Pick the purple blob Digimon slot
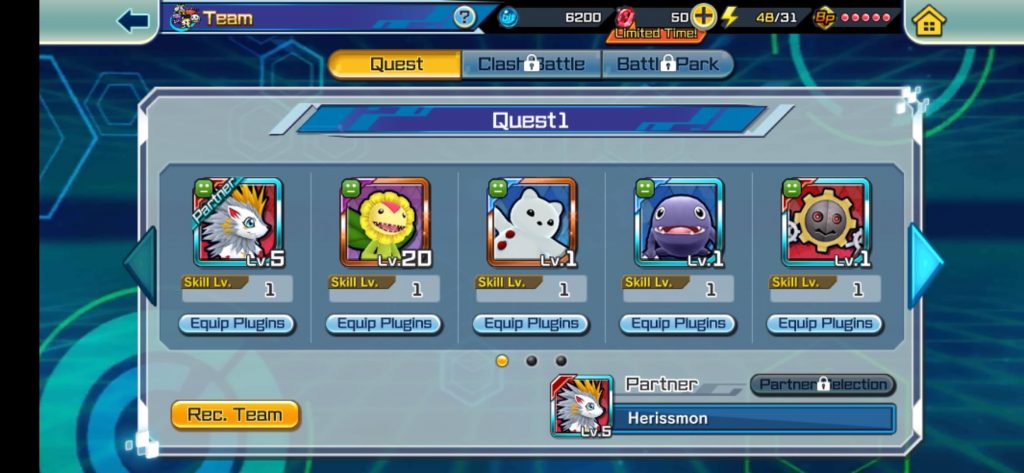 (x=678, y=223)
